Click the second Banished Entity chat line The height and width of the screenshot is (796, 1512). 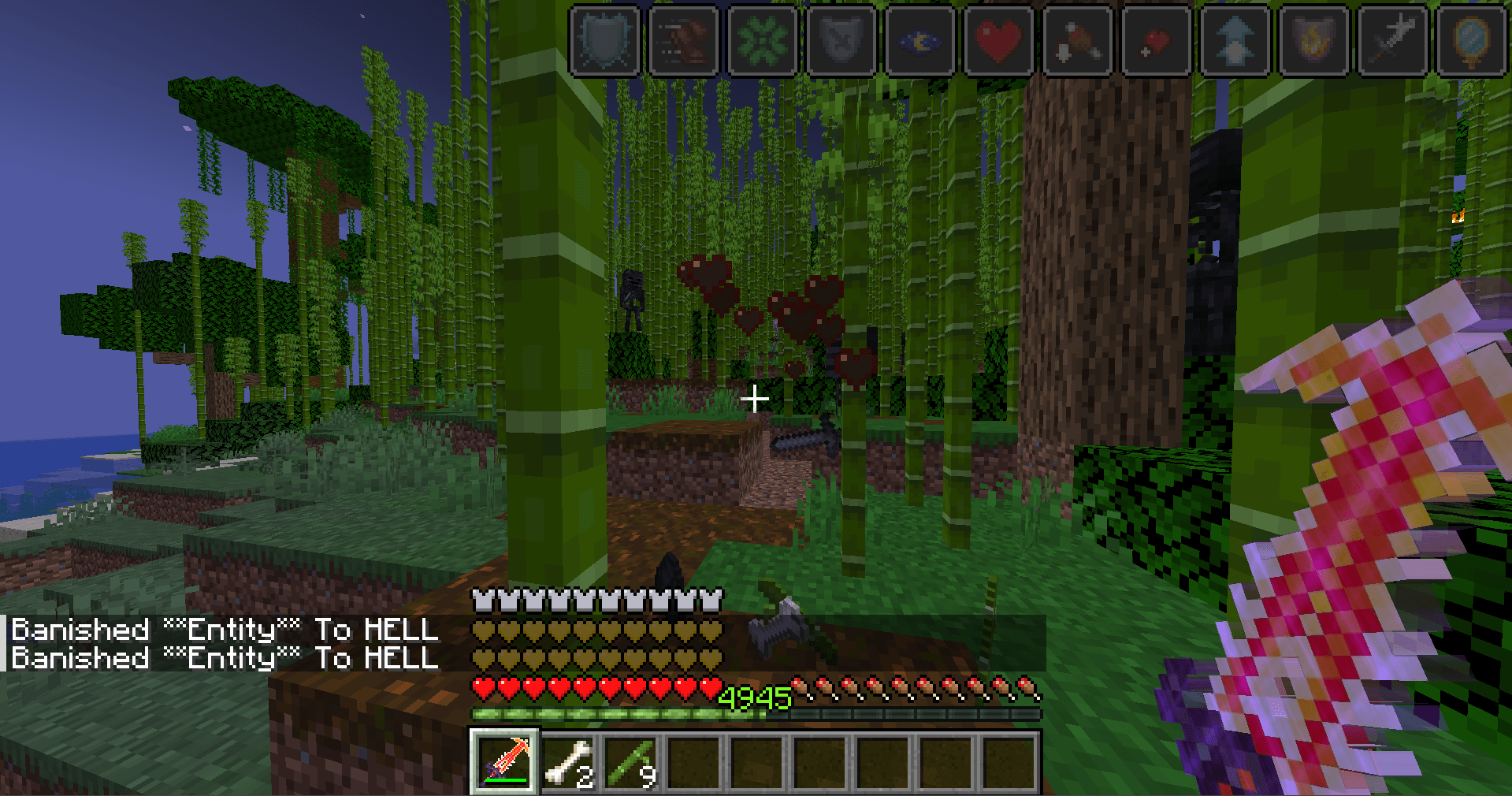pyautogui.click(x=225, y=657)
